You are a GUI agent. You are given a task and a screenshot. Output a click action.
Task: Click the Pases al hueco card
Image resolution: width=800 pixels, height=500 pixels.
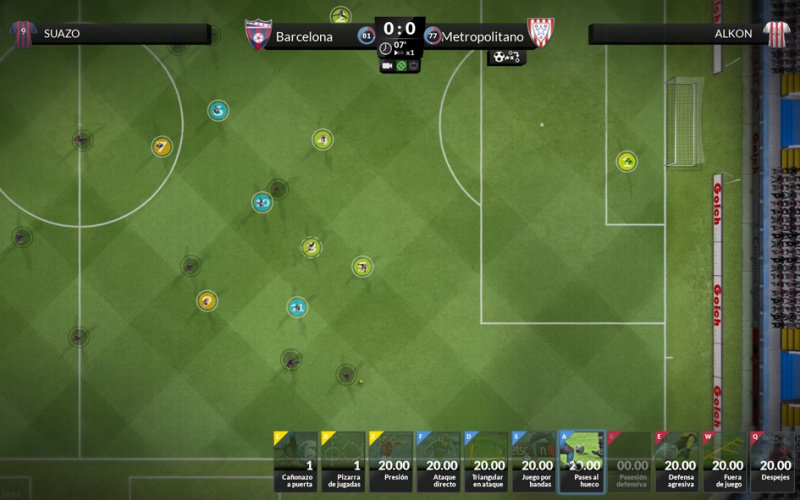[581, 462]
